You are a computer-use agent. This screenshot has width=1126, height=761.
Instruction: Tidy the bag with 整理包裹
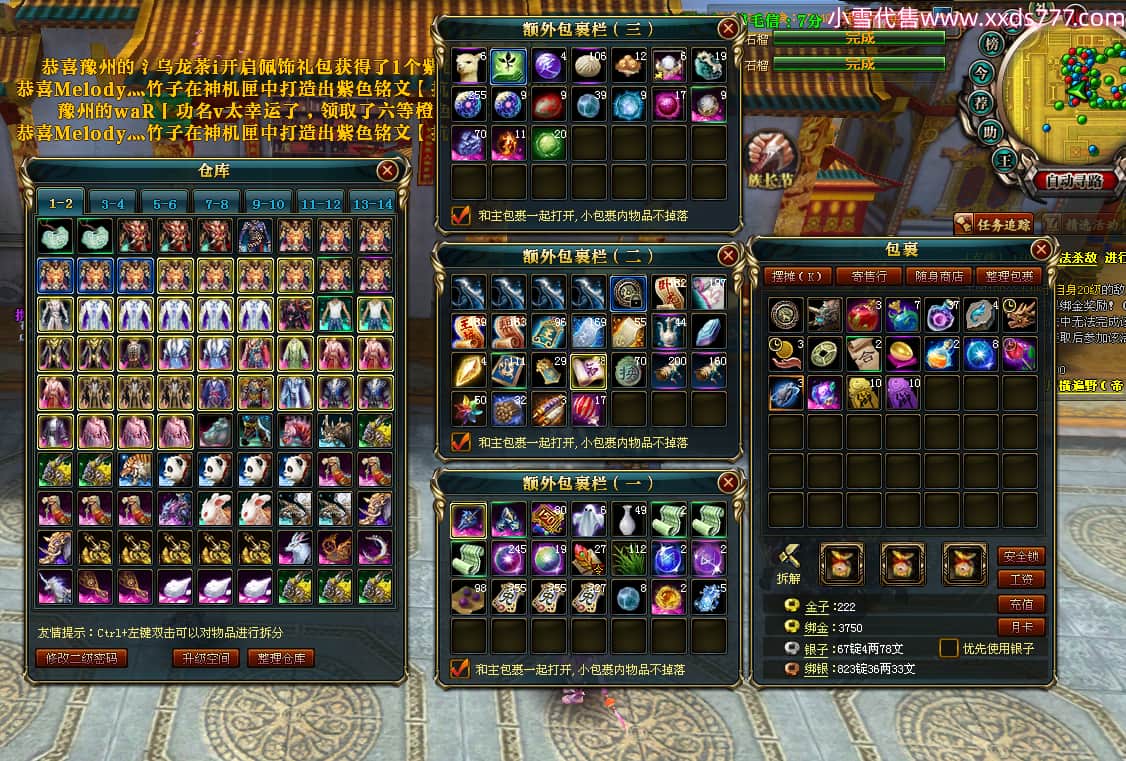click(x=1012, y=276)
